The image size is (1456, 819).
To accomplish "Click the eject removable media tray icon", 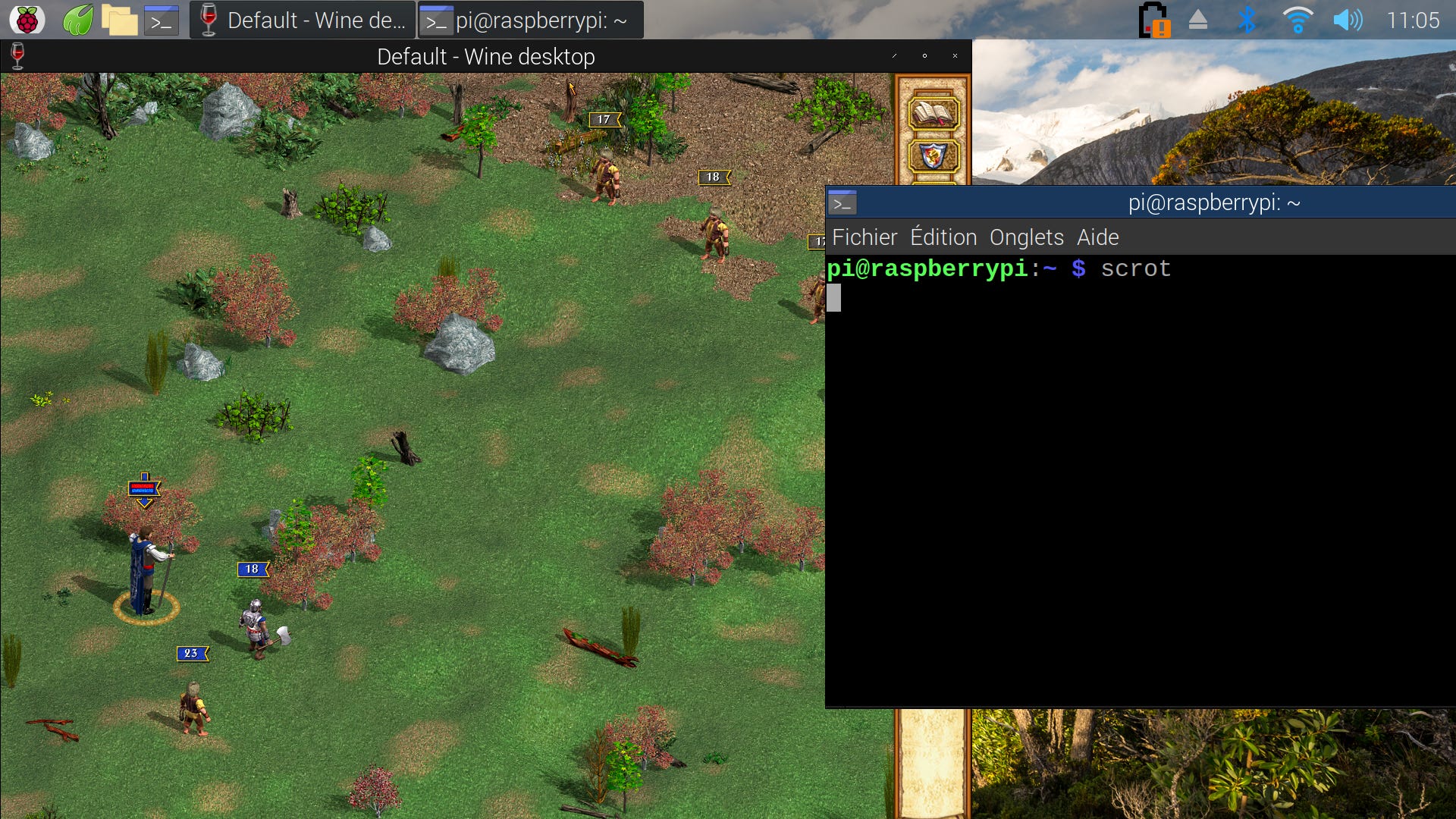I will [x=1199, y=20].
